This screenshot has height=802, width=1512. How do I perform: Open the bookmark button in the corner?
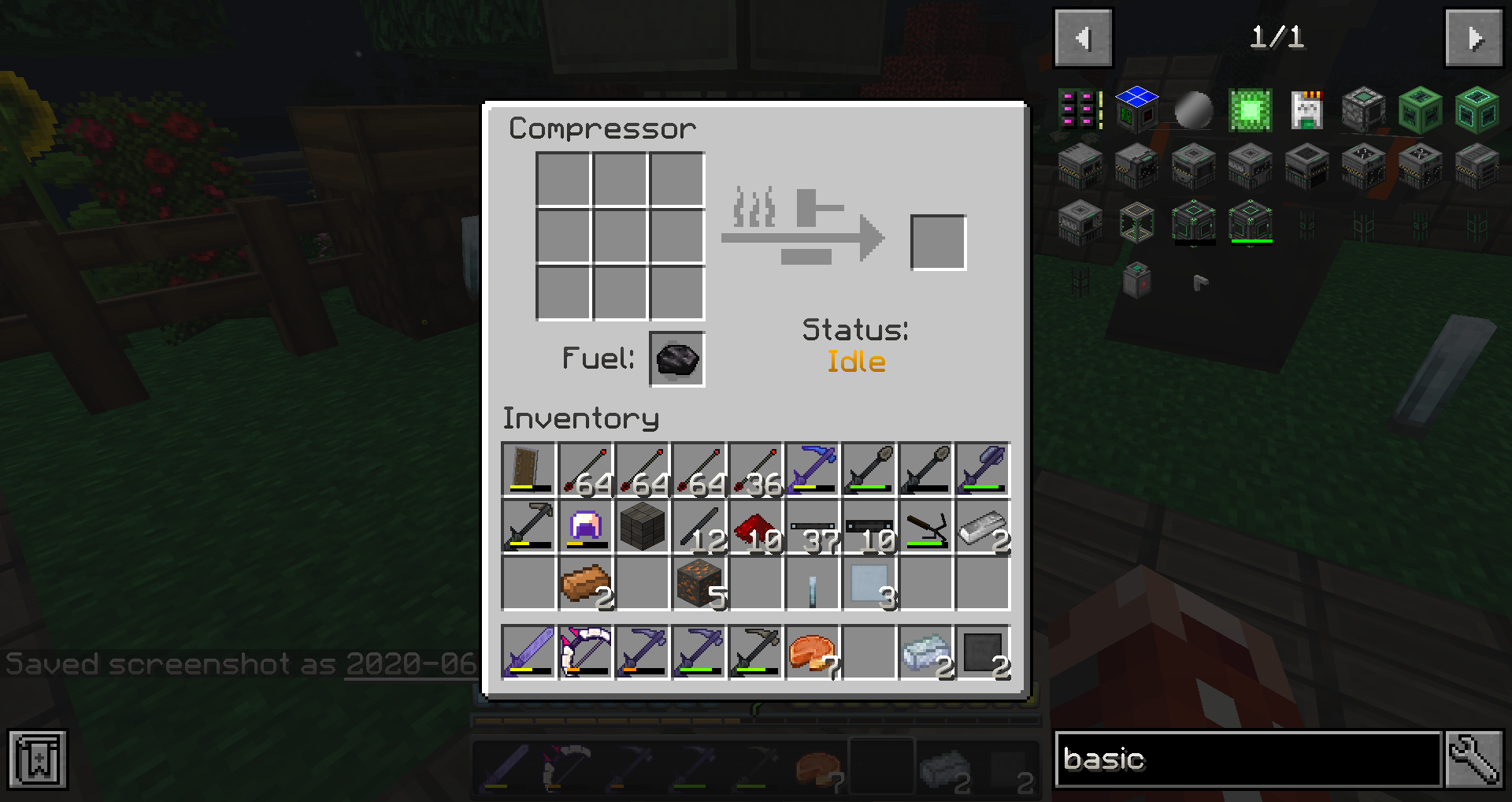click(38, 759)
